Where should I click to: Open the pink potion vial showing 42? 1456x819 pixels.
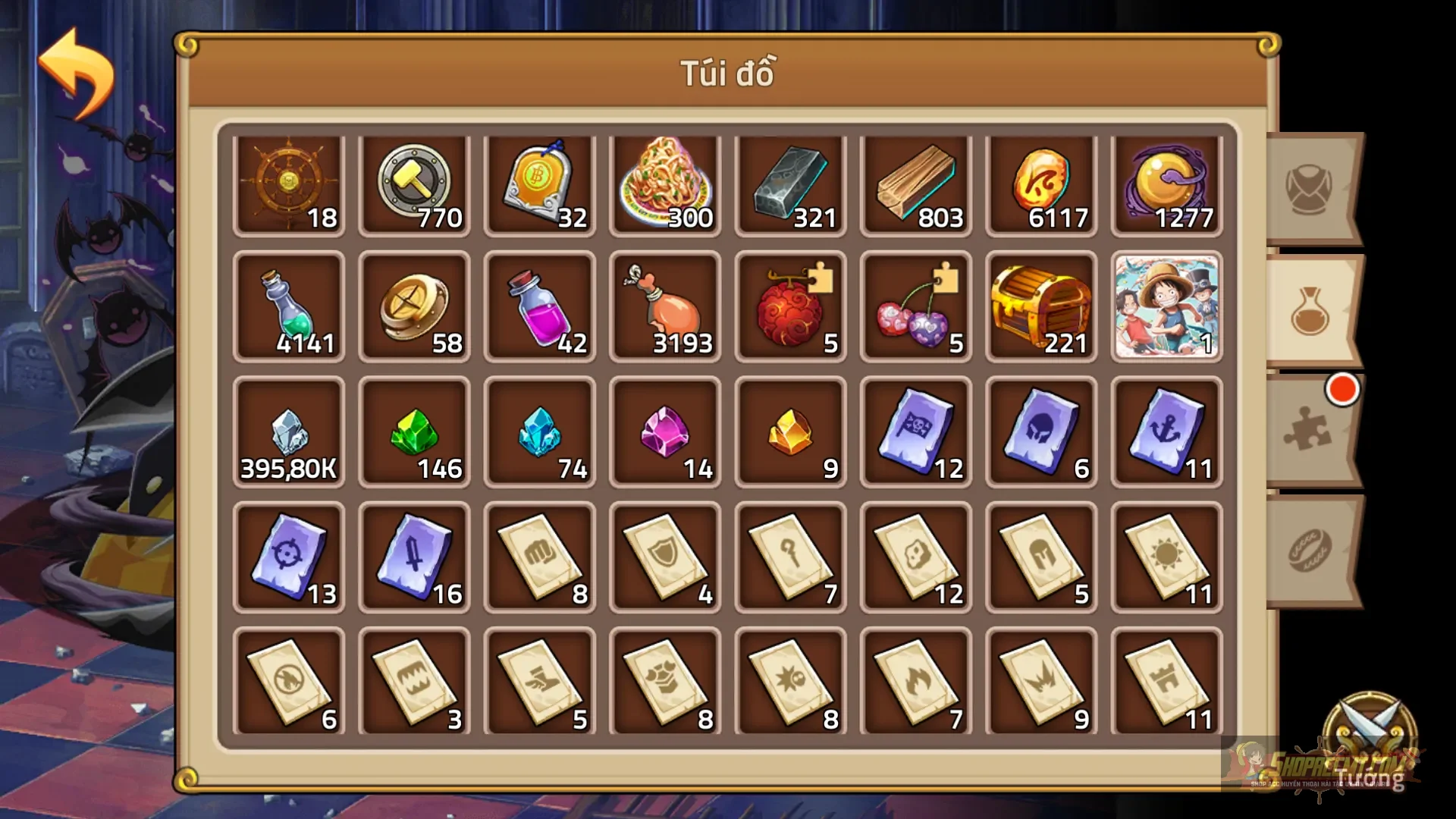(539, 307)
